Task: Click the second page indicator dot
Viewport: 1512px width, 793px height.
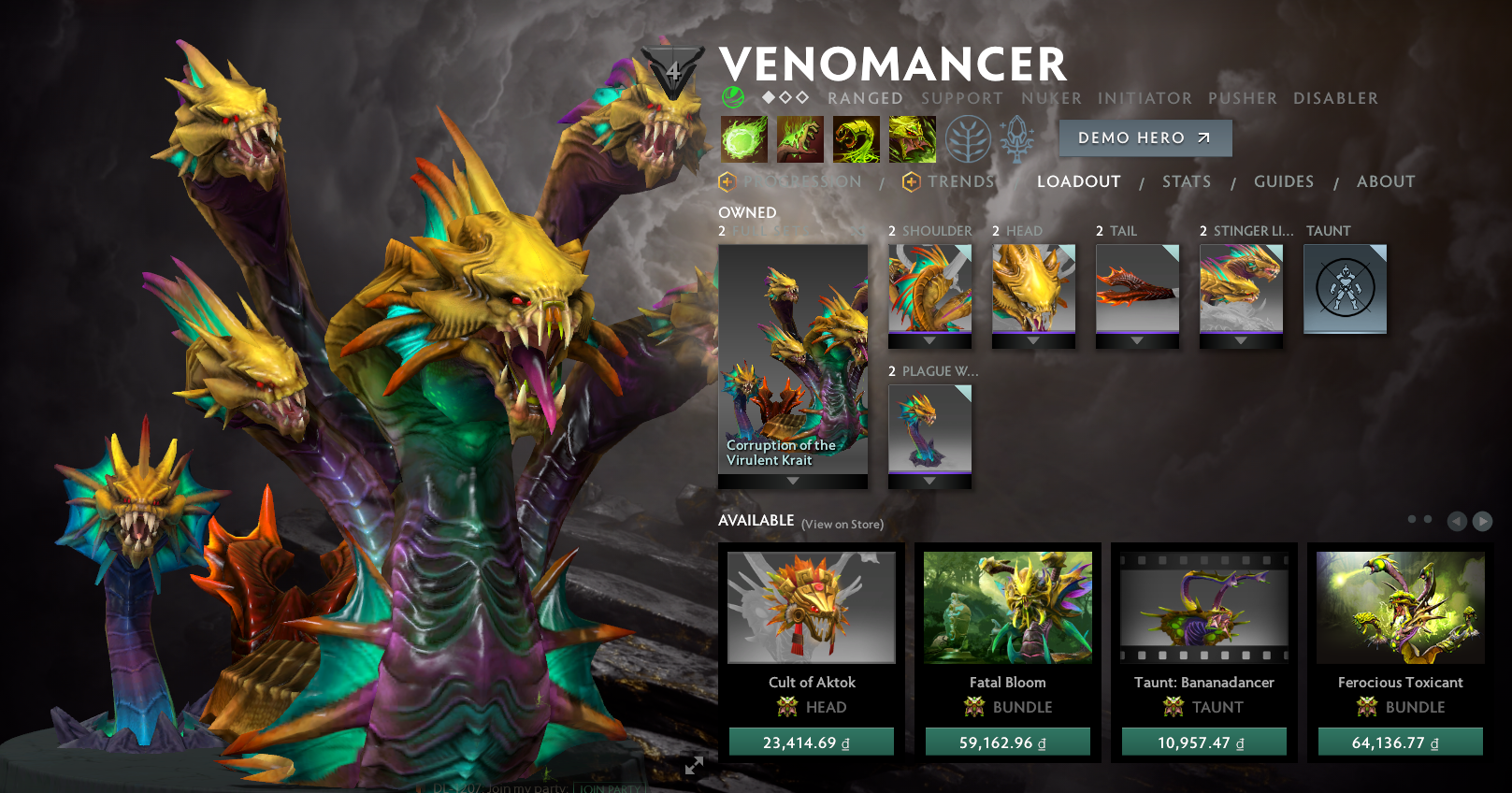Action: 1426,519
